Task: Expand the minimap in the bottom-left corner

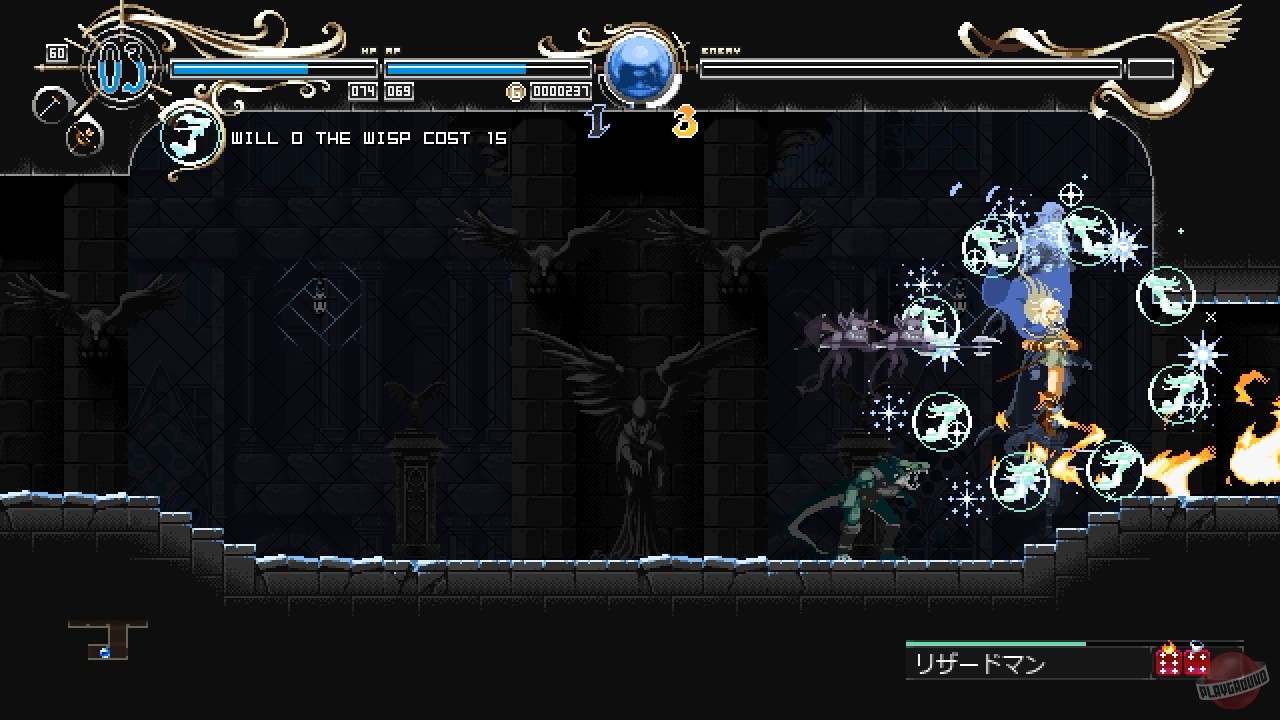Action: coord(105,641)
